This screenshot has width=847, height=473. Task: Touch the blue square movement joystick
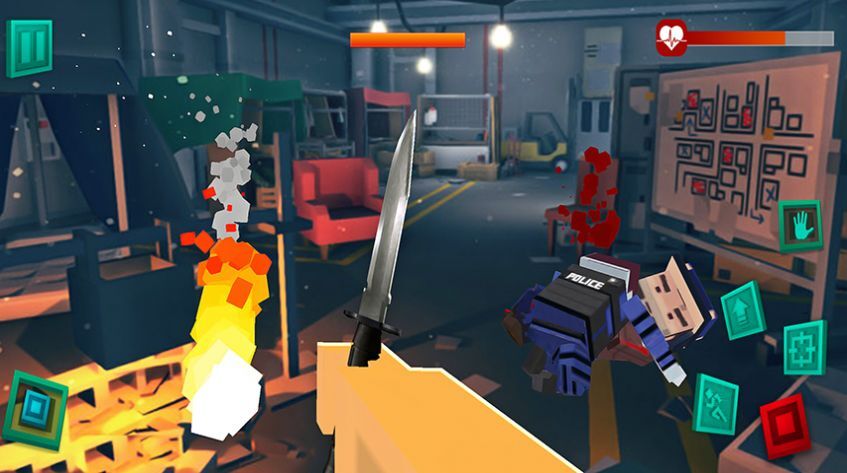tap(35, 410)
